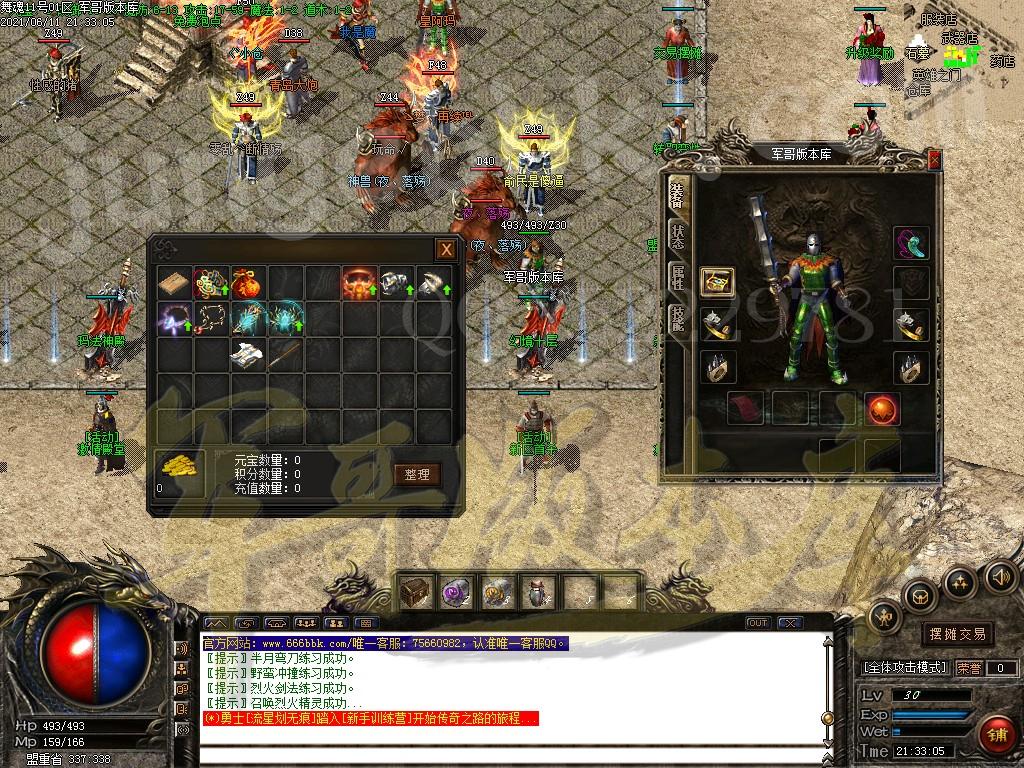Viewport: 1024px width, 768px height.
Task: Select the equipped necklace slot
Action: coord(910,243)
